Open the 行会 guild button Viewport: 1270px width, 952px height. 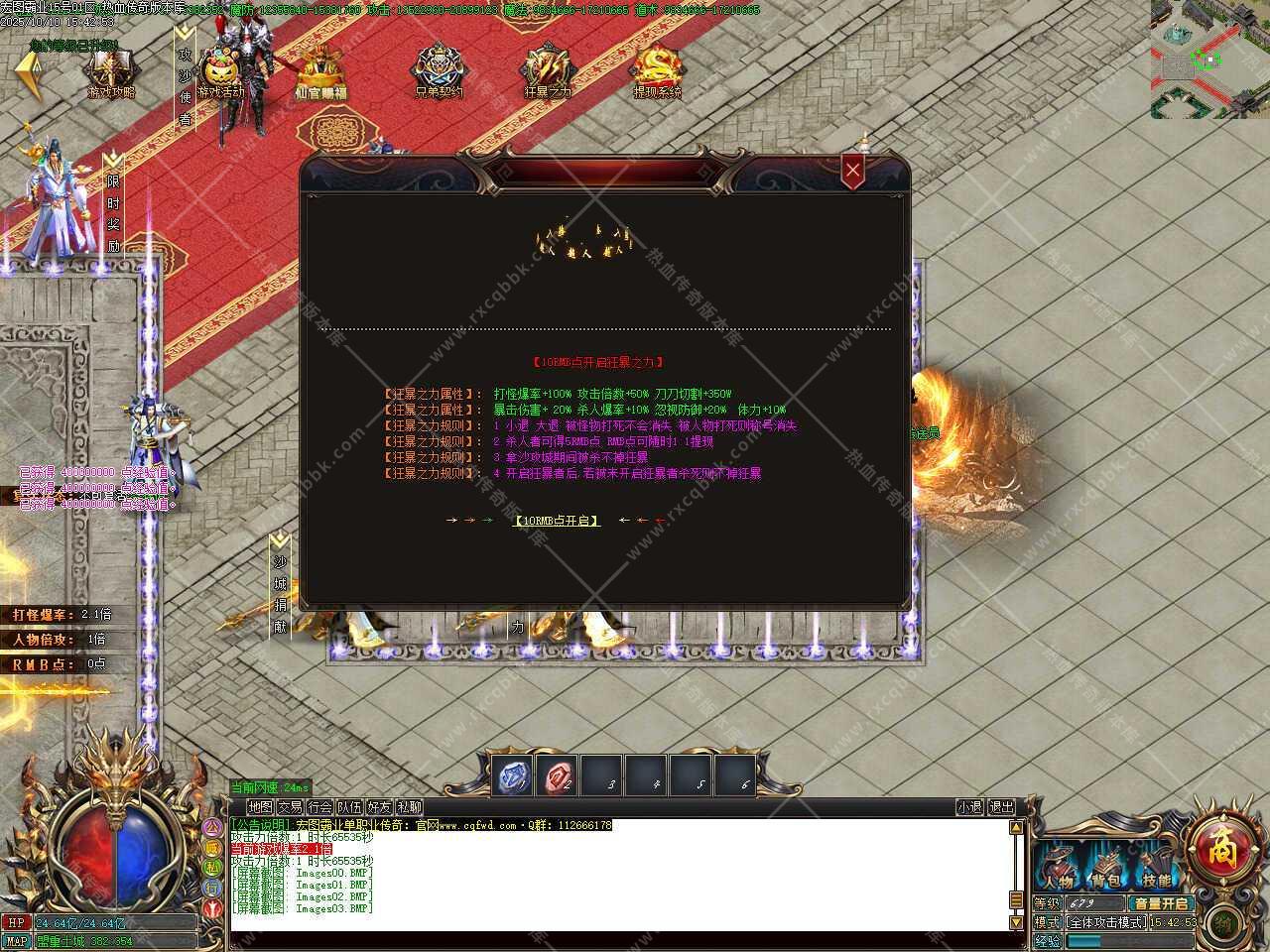[319, 807]
